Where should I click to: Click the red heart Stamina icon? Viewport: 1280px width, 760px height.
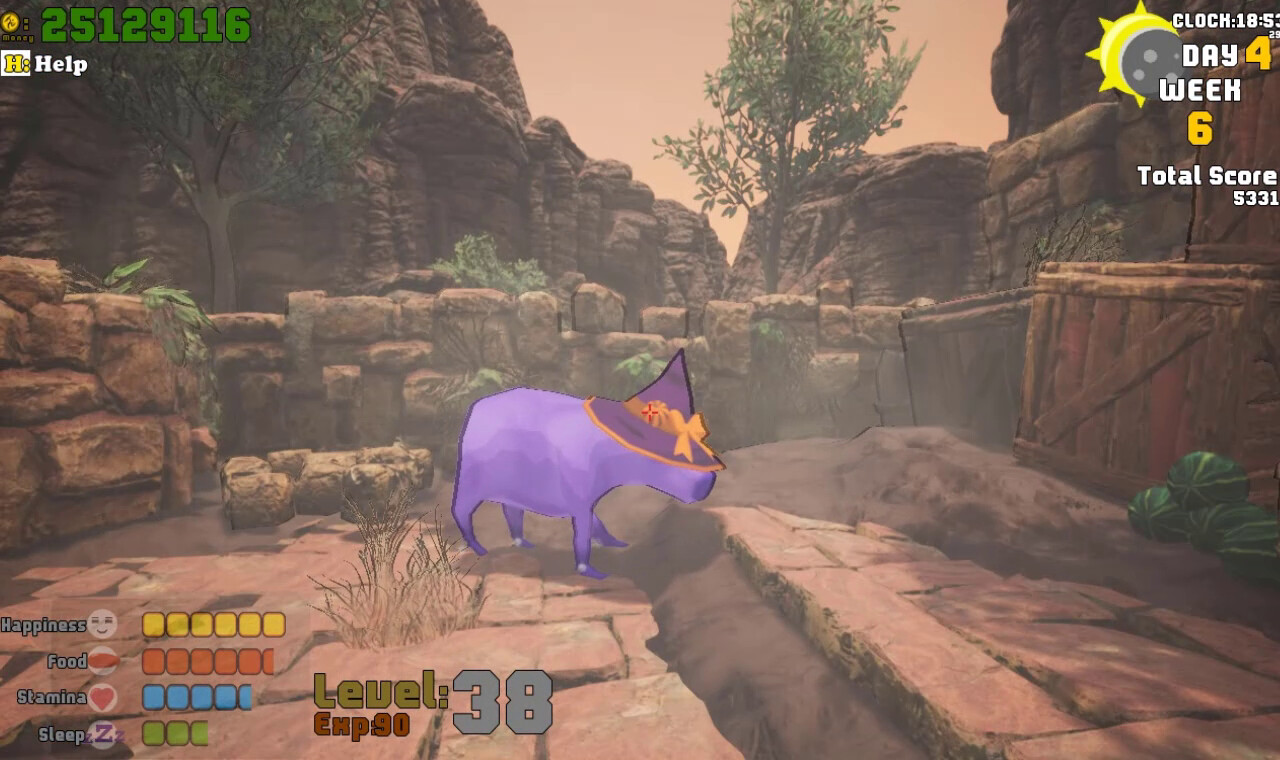pos(103,698)
